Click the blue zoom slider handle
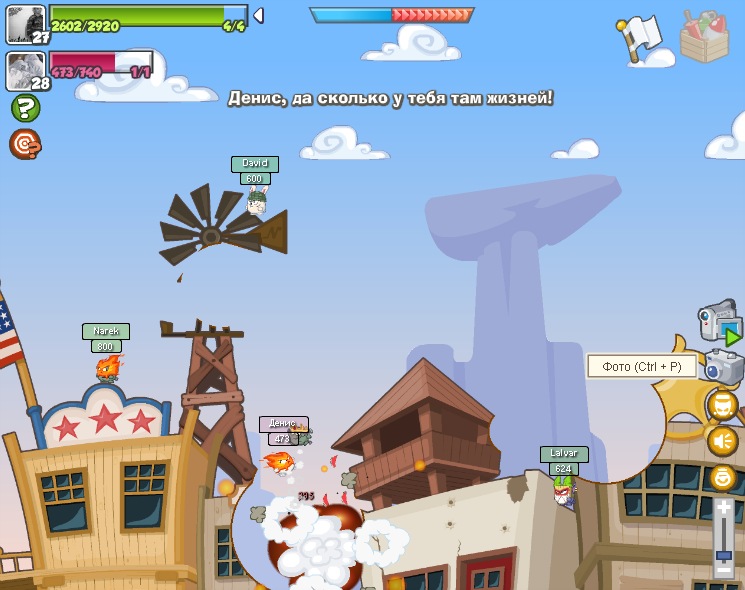 click(x=723, y=553)
